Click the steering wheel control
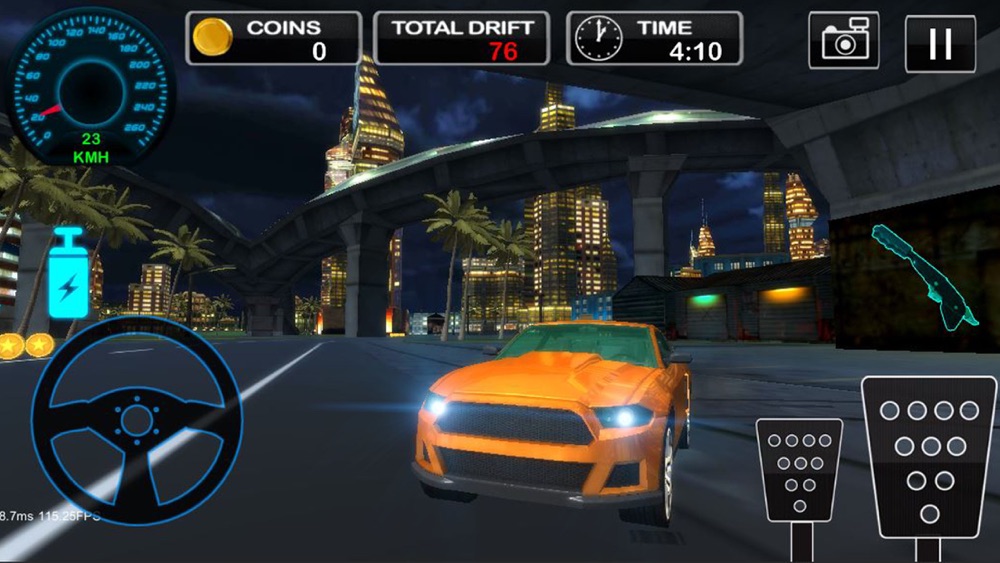Image resolution: width=1000 pixels, height=563 pixels. coord(136,418)
